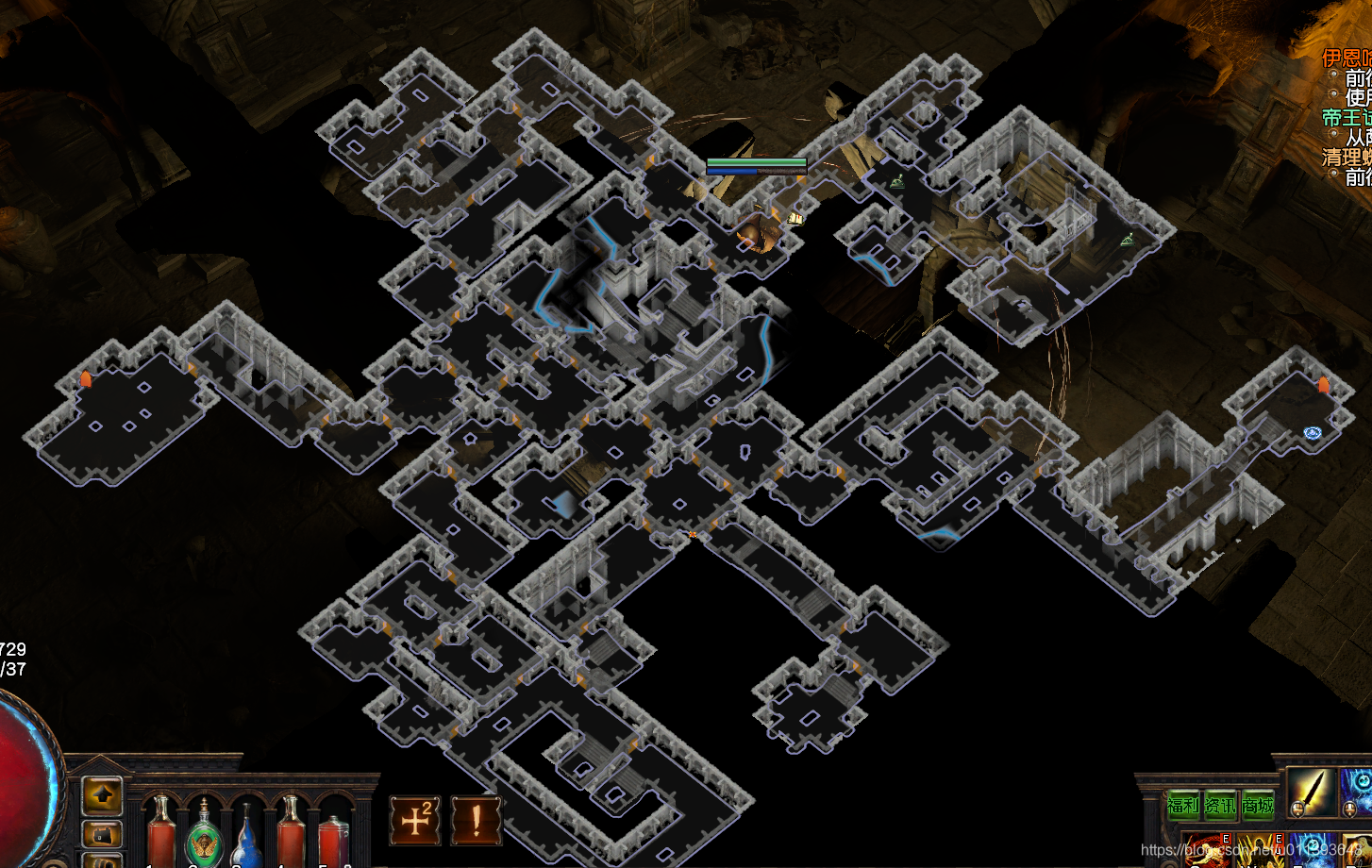This screenshot has height=868, width=1372.
Task: Activate the red fiery skill icon
Action: pyautogui.click(x=1208, y=851)
